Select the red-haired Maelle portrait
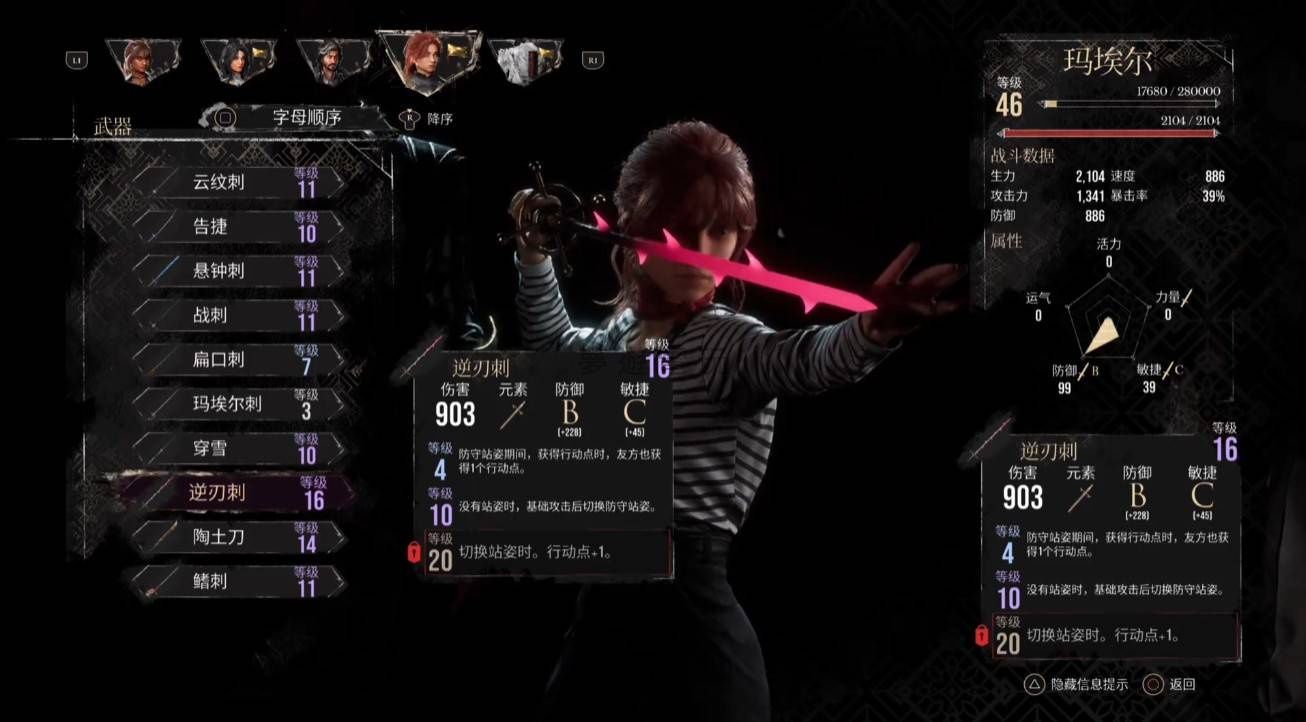Screen dimensions: 1306x722 [x=427, y=60]
